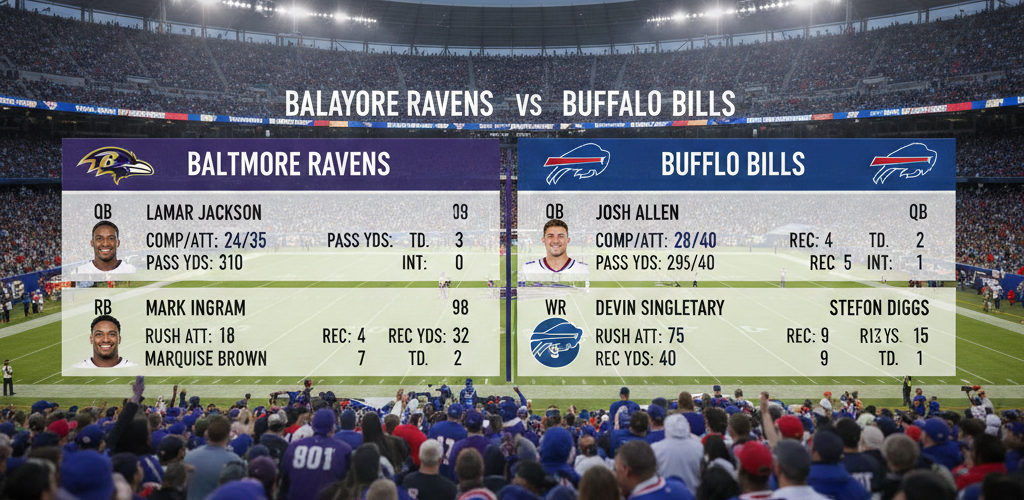Click the Ravens bird head logo
The width and height of the screenshot is (1024, 500).
(115, 164)
